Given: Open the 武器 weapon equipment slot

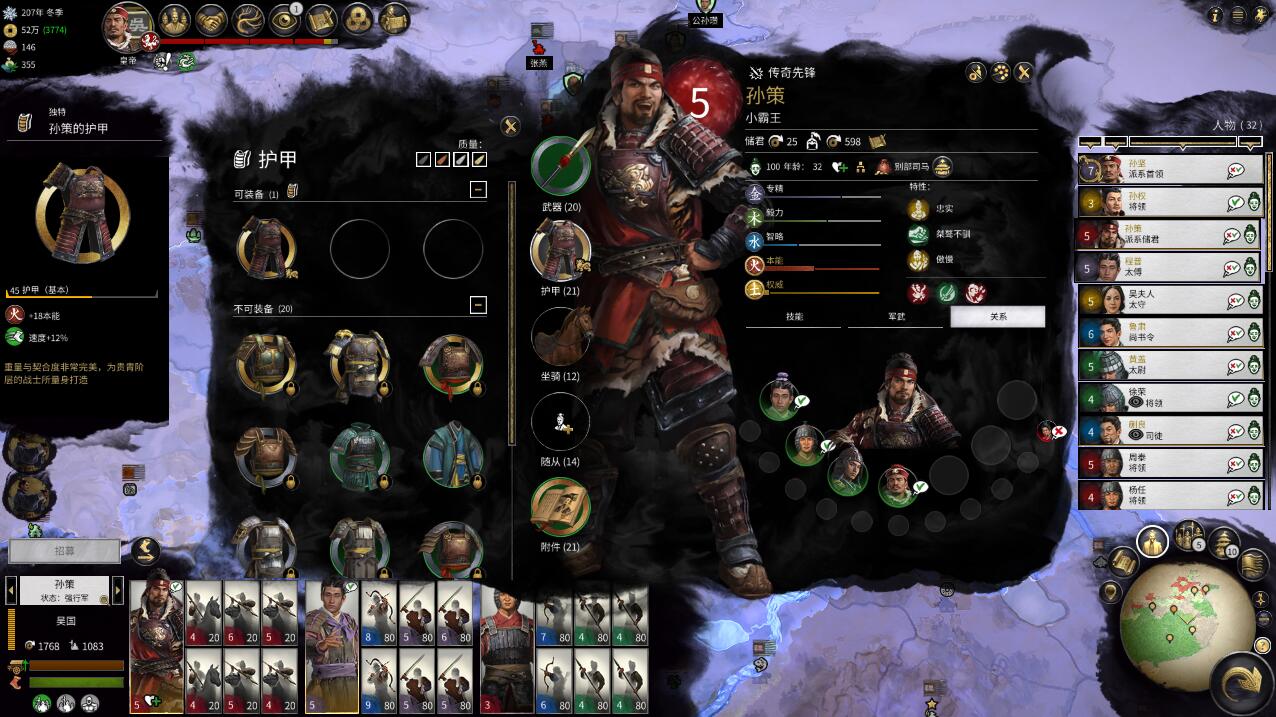Looking at the screenshot, I should pyautogui.click(x=560, y=166).
